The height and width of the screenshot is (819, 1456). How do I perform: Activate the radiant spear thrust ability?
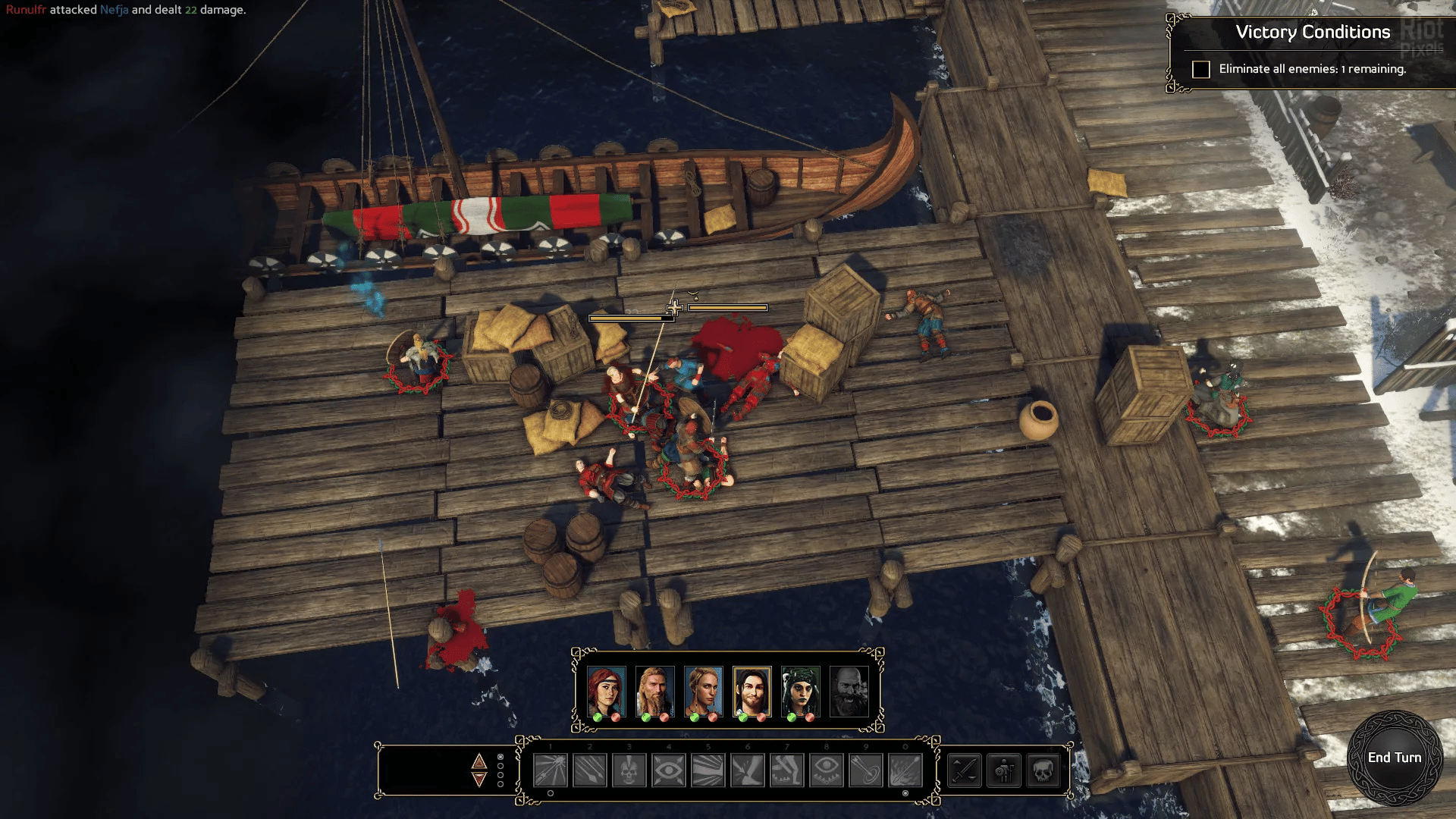point(551,771)
